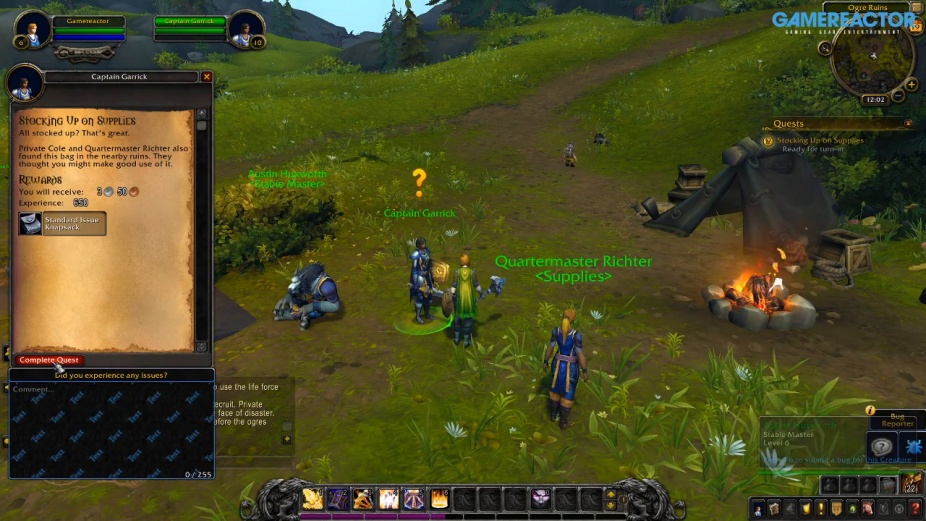Open the red question mark help button
Viewport: 926px width, 521px height.
(x=915, y=508)
